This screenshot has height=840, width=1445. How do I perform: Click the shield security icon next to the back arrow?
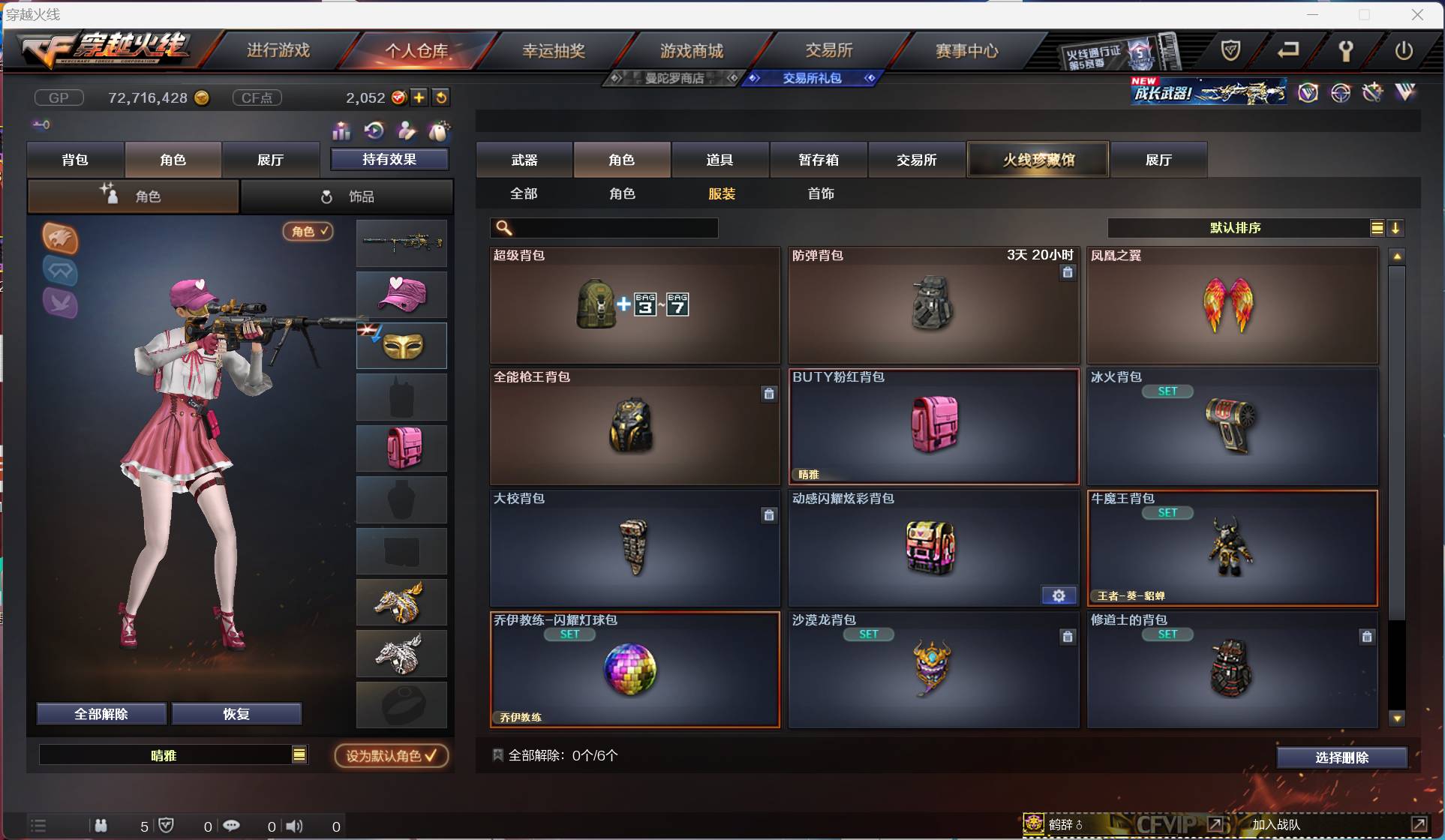pyautogui.click(x=1230, y=50)
